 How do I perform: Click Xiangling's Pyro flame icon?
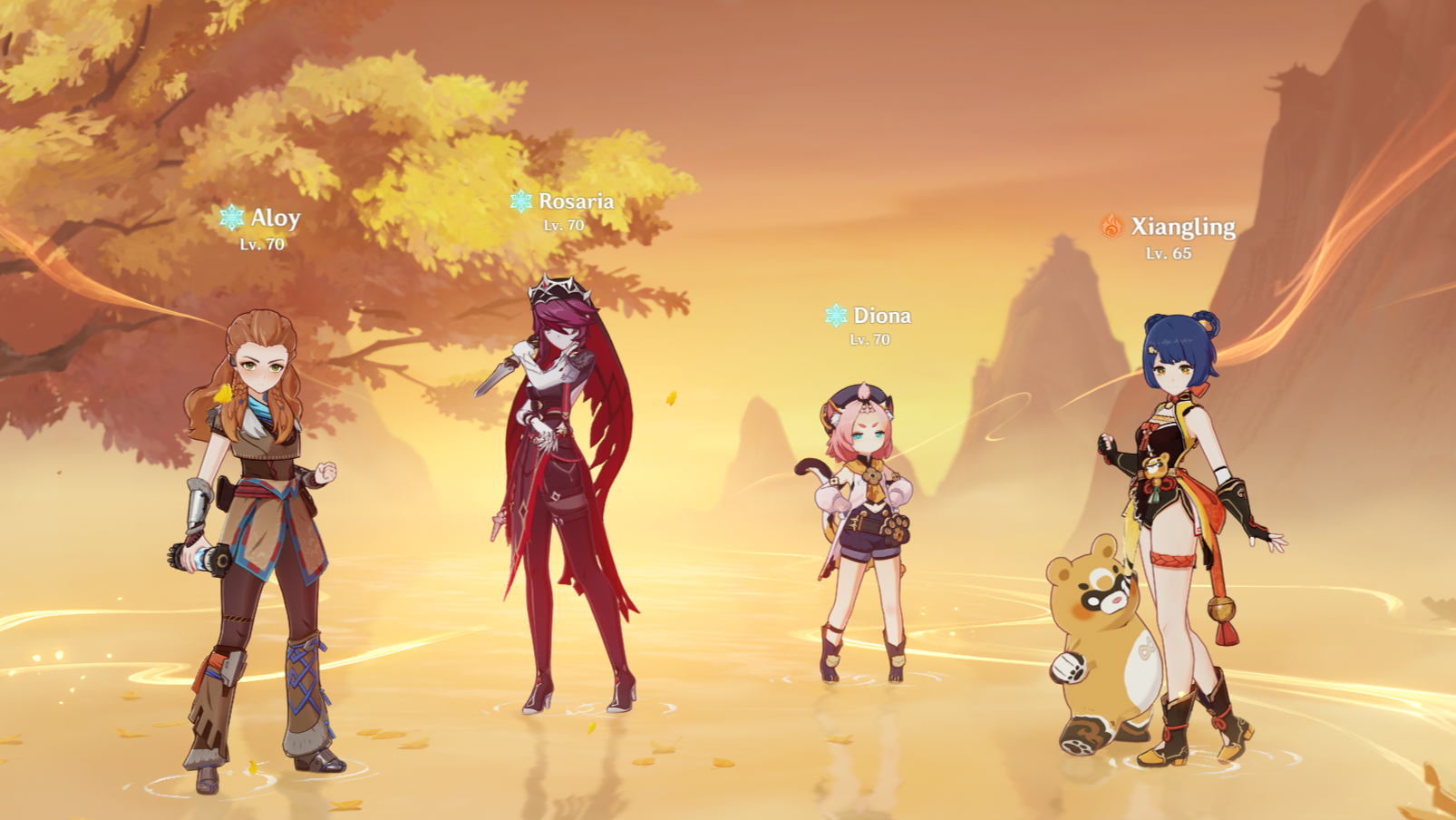click(1111, 228)
